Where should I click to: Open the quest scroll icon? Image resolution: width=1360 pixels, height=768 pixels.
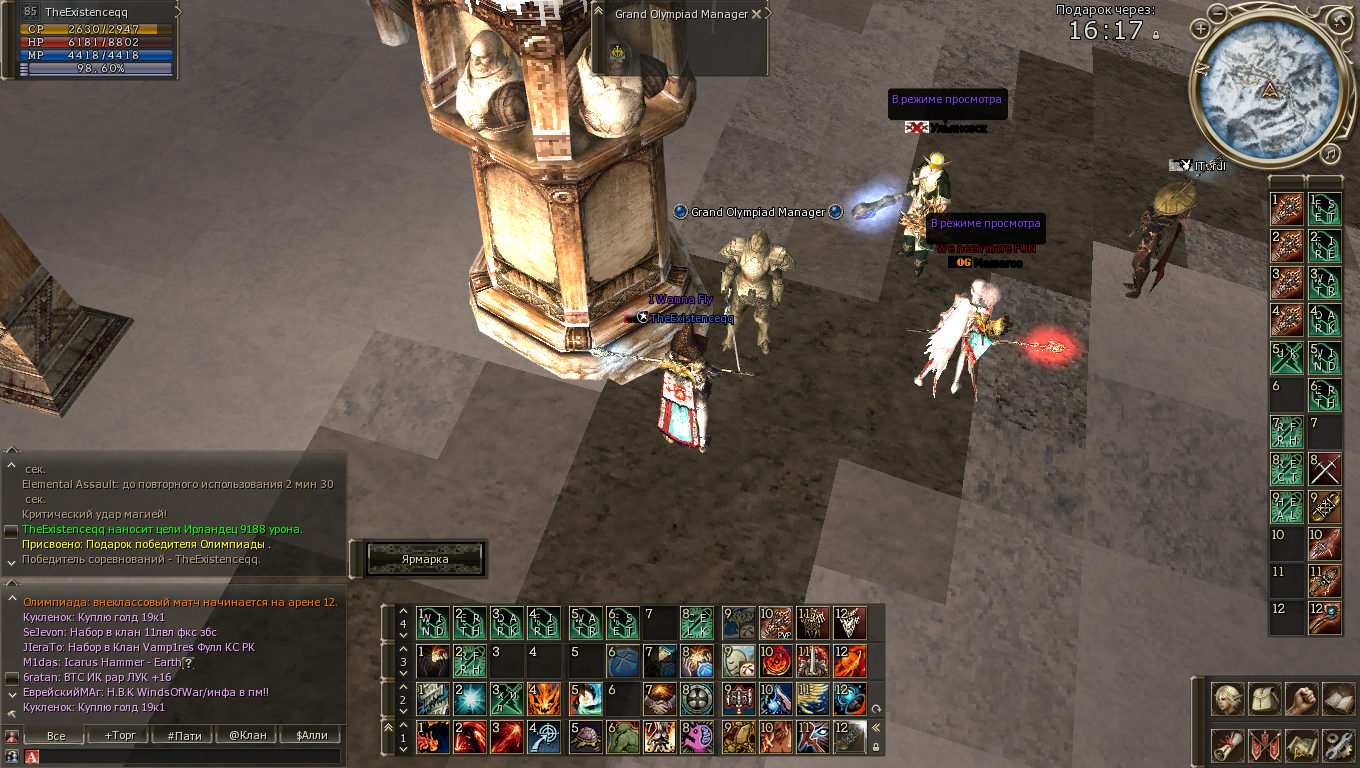[x=1228, y=744]
